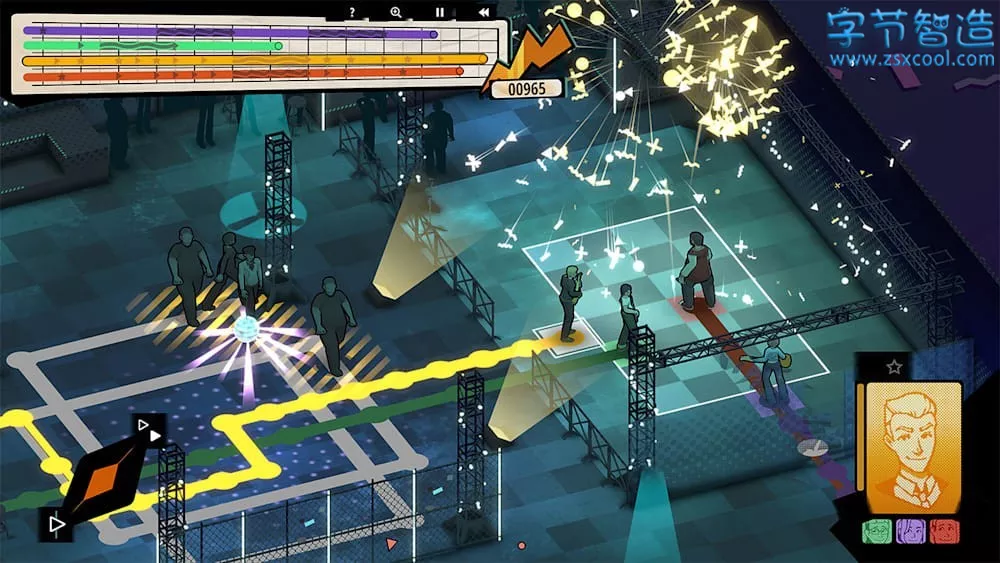Viewport: 1000px width, 563px height.
Task: Click the single-triangle play step button
Action: click(56, 522)
